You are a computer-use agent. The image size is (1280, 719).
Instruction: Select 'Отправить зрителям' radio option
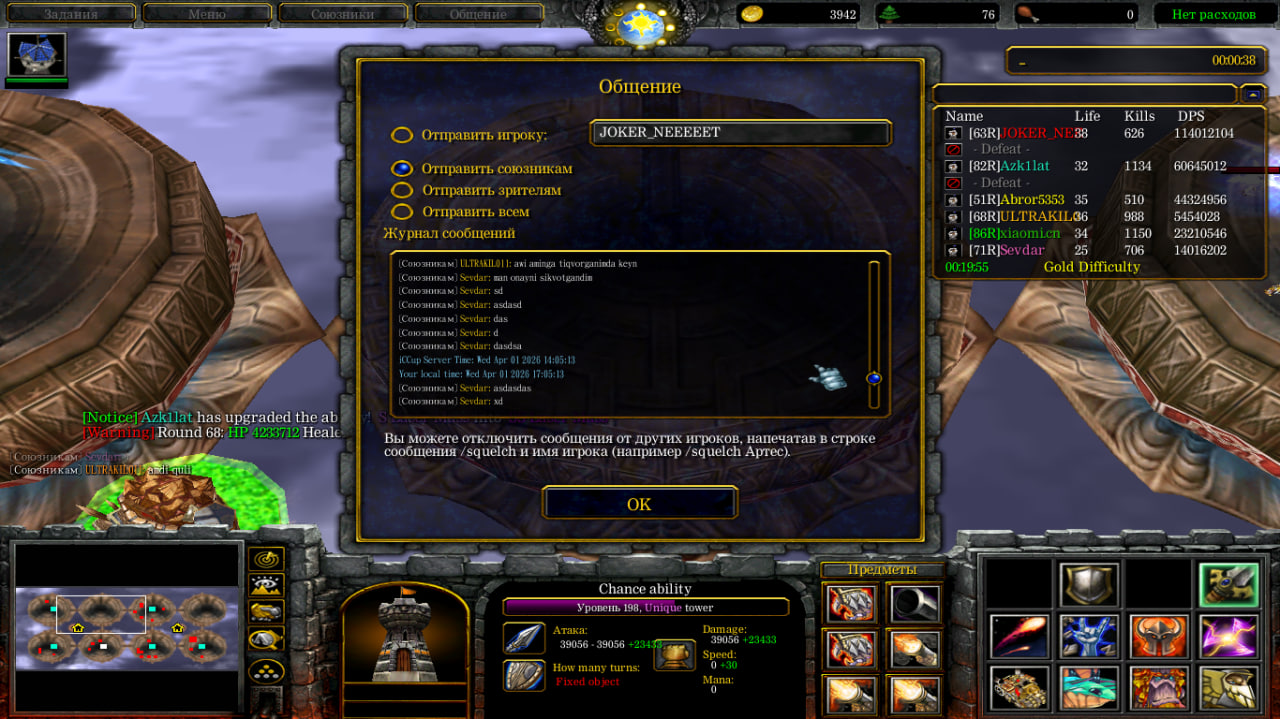click(402, 190)
